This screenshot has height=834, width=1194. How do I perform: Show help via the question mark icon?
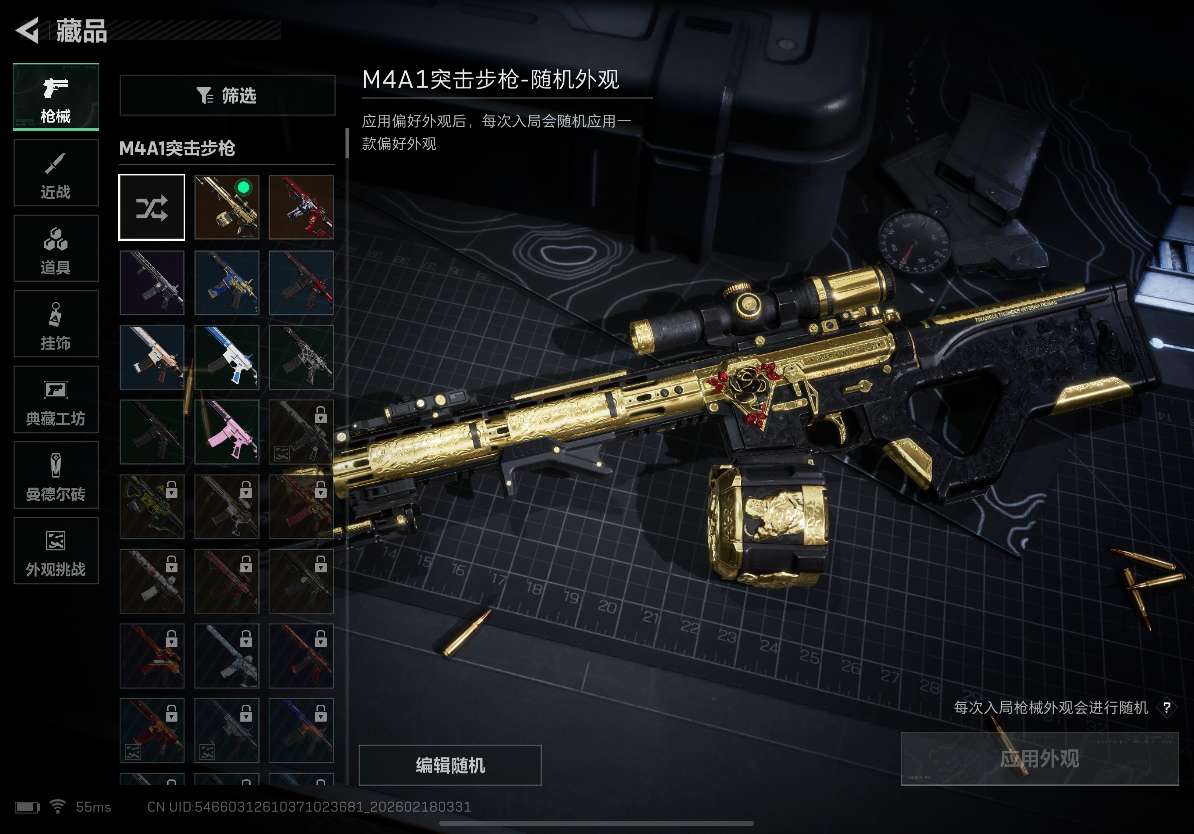(x=1166, y=708)
